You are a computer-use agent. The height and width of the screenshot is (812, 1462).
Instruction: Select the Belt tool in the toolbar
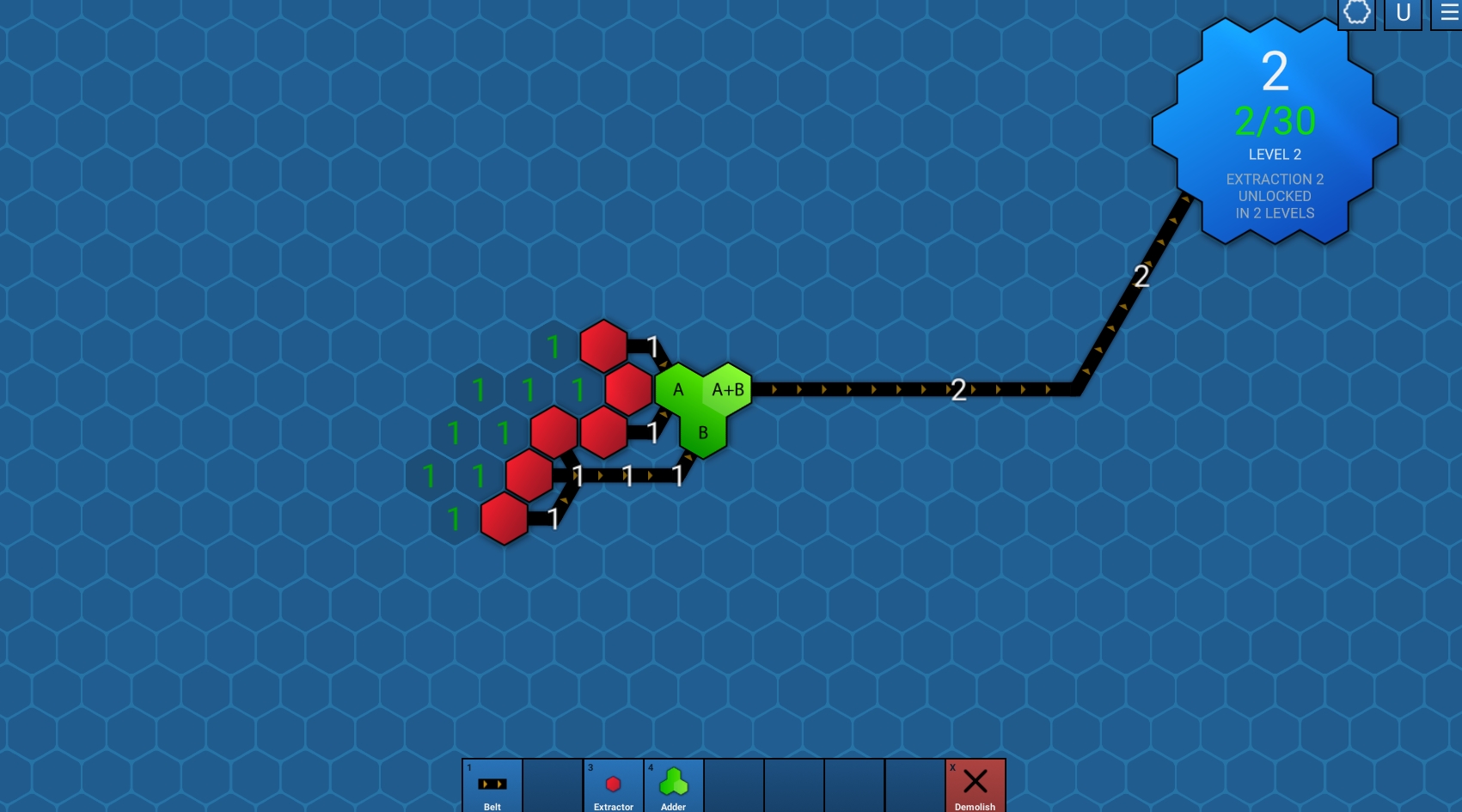coord(492,785)
